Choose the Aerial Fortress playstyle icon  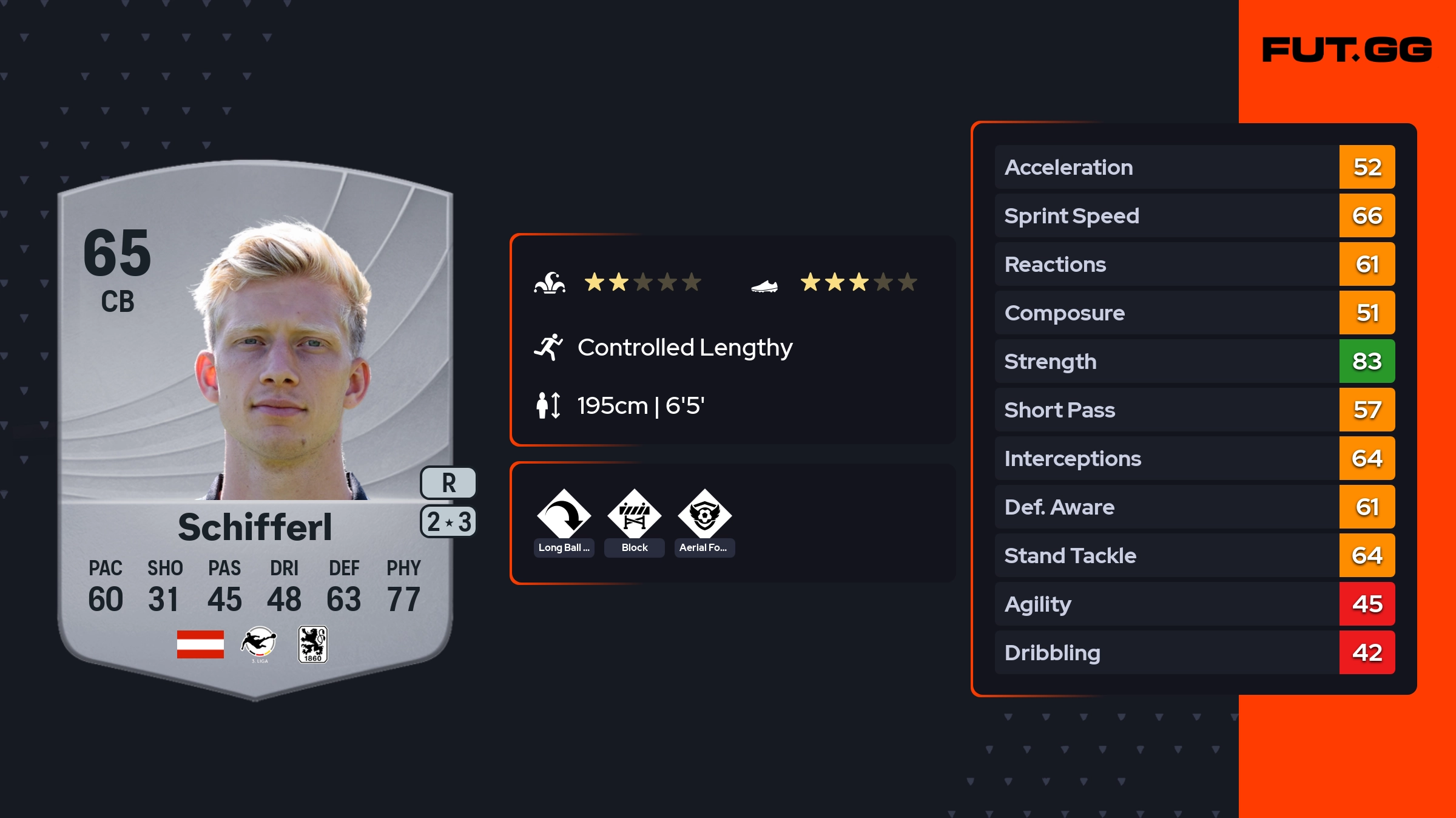(704, 515)
